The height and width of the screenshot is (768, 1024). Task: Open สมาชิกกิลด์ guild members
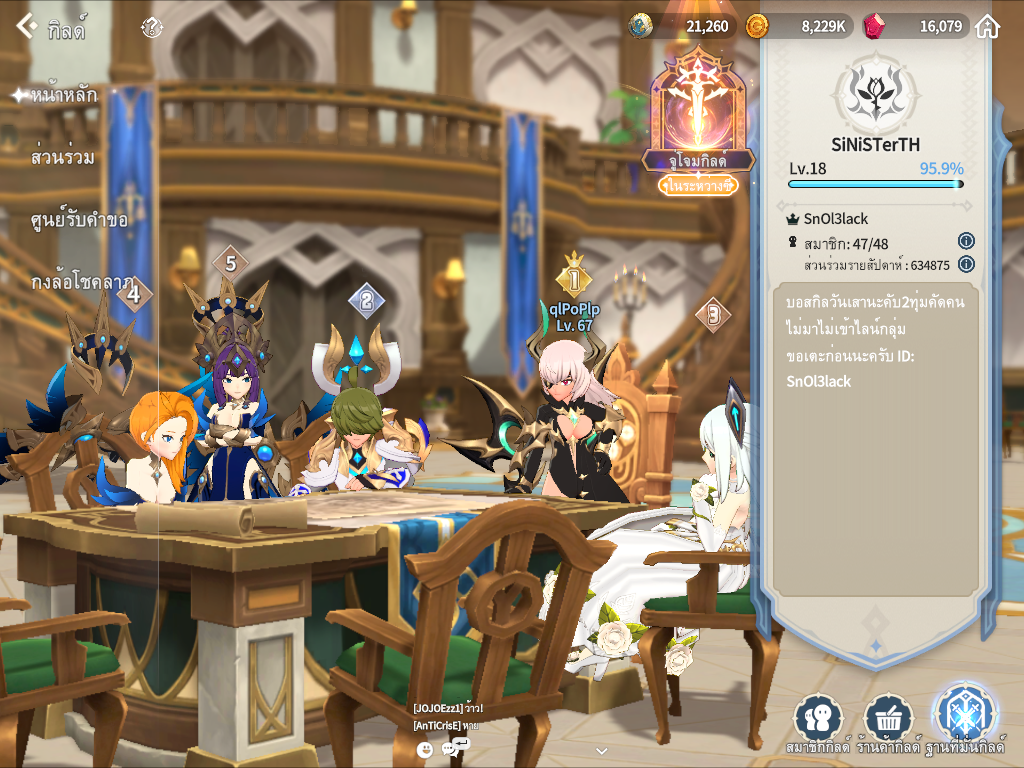[x=818, y=723]
